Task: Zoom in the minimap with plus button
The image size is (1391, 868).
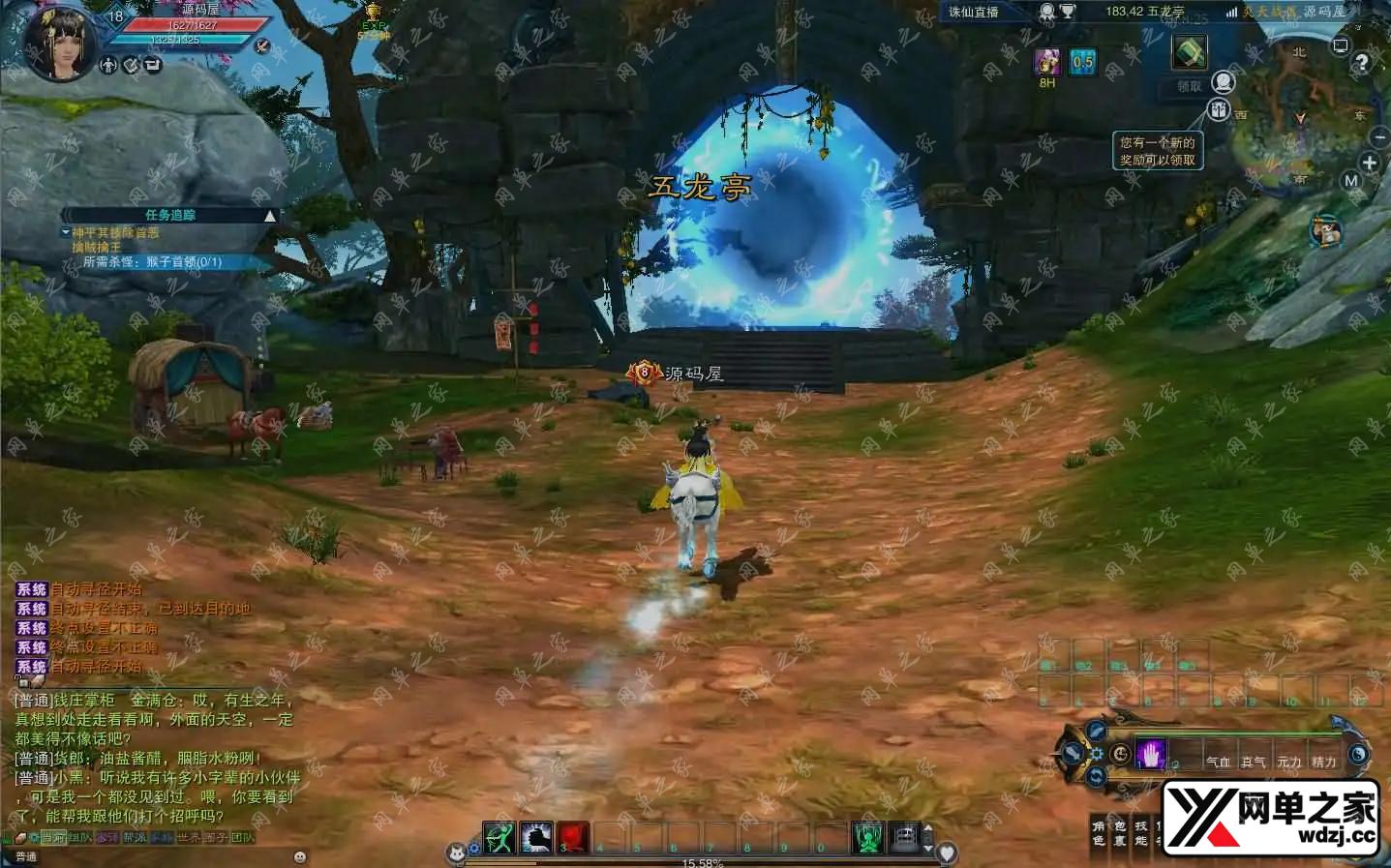Action: click(x=1370, y=163)
